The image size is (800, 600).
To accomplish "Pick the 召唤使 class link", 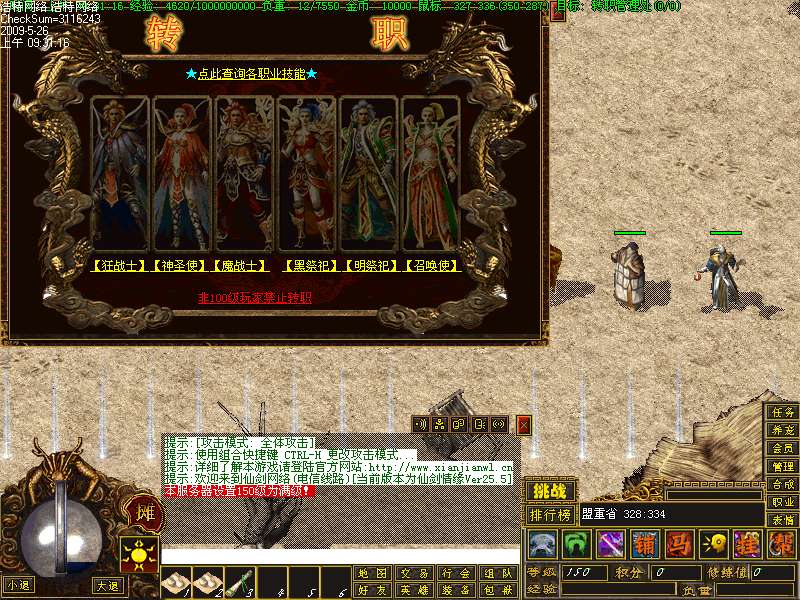I will (x=432, y=266).
